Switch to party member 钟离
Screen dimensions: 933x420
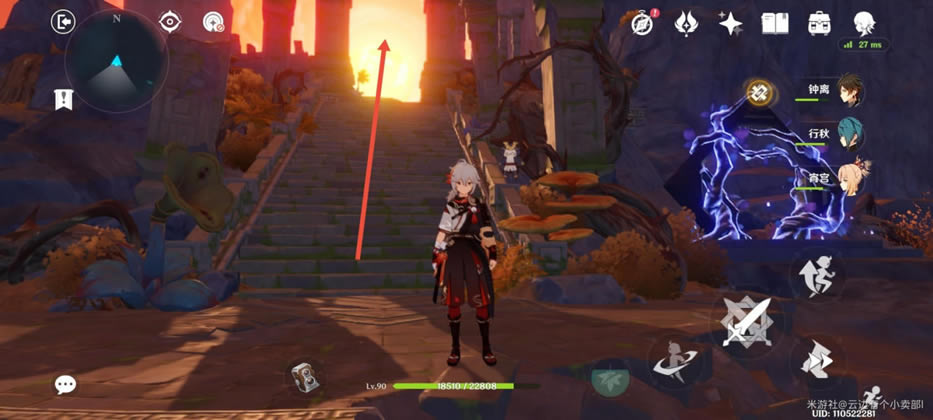[848, 91]
